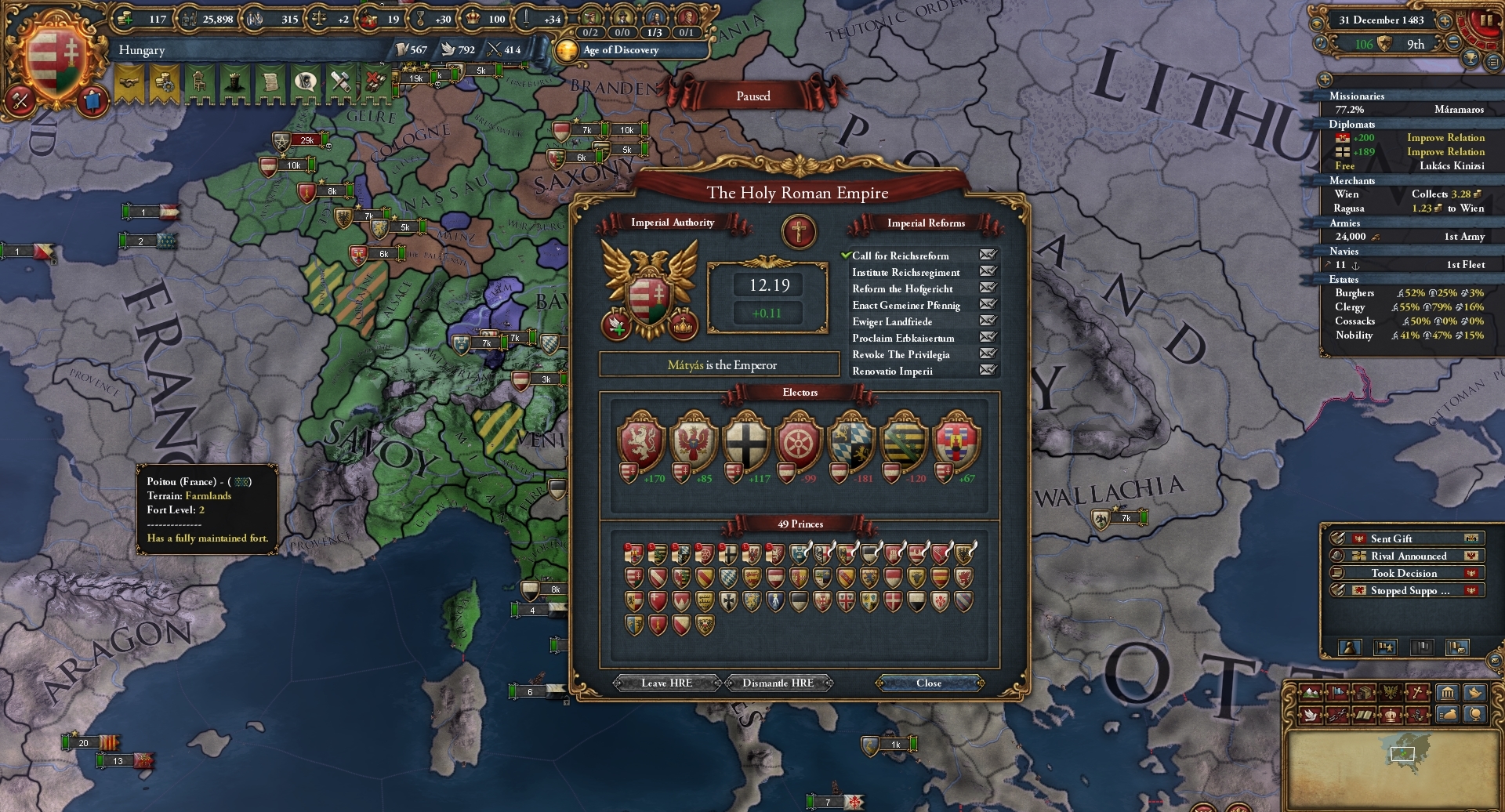
Task: Click the letter icon beside Institute Reichsregiment
Action: tap(988, 273)
